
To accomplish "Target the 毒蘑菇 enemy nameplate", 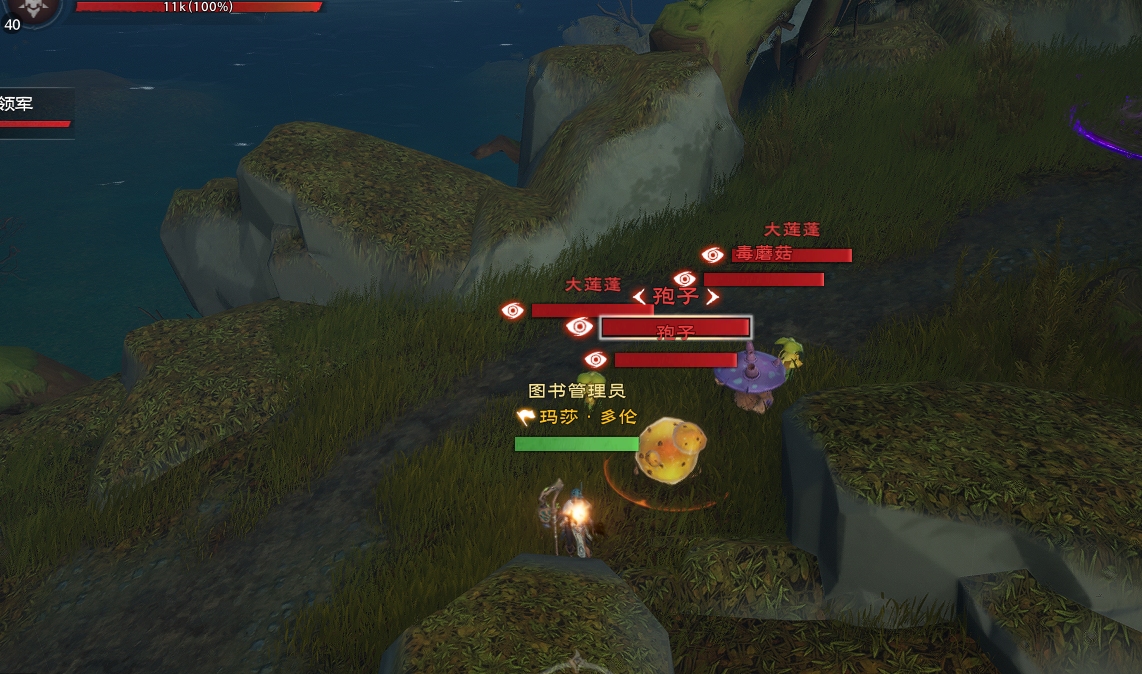I will pos(791,255).
